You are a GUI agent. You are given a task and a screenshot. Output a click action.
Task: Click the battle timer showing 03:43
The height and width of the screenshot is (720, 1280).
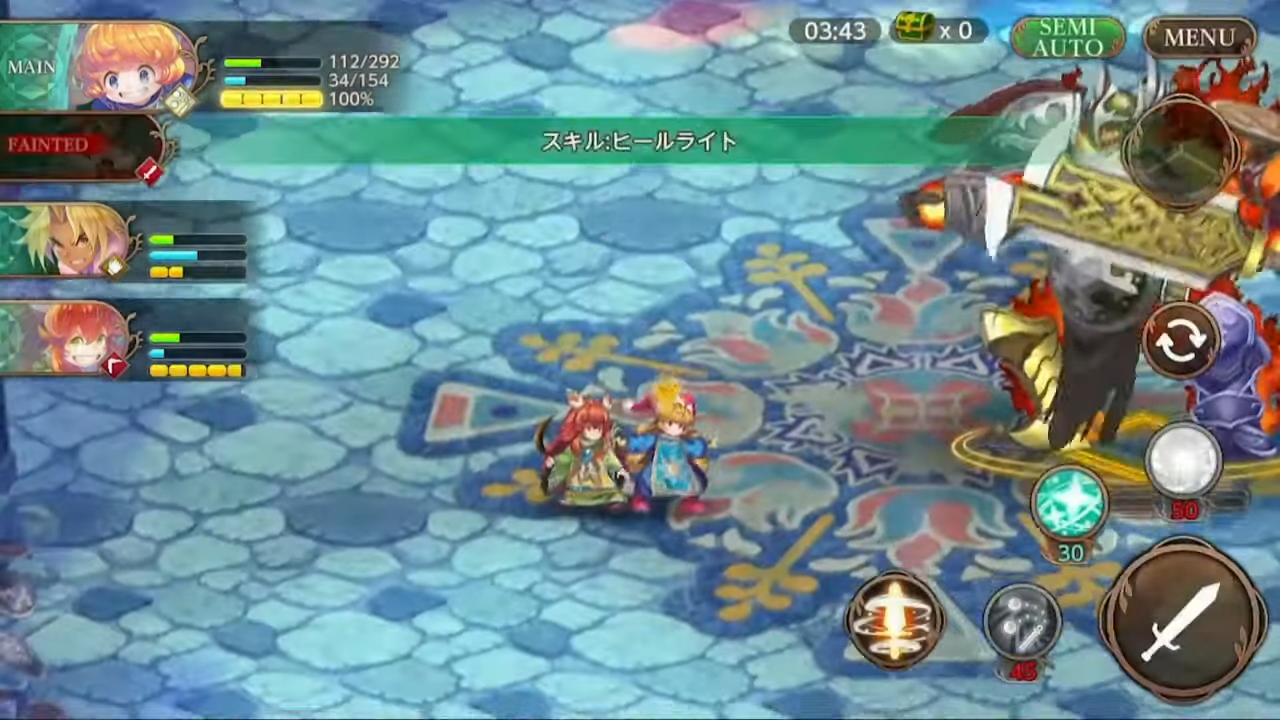834,31
